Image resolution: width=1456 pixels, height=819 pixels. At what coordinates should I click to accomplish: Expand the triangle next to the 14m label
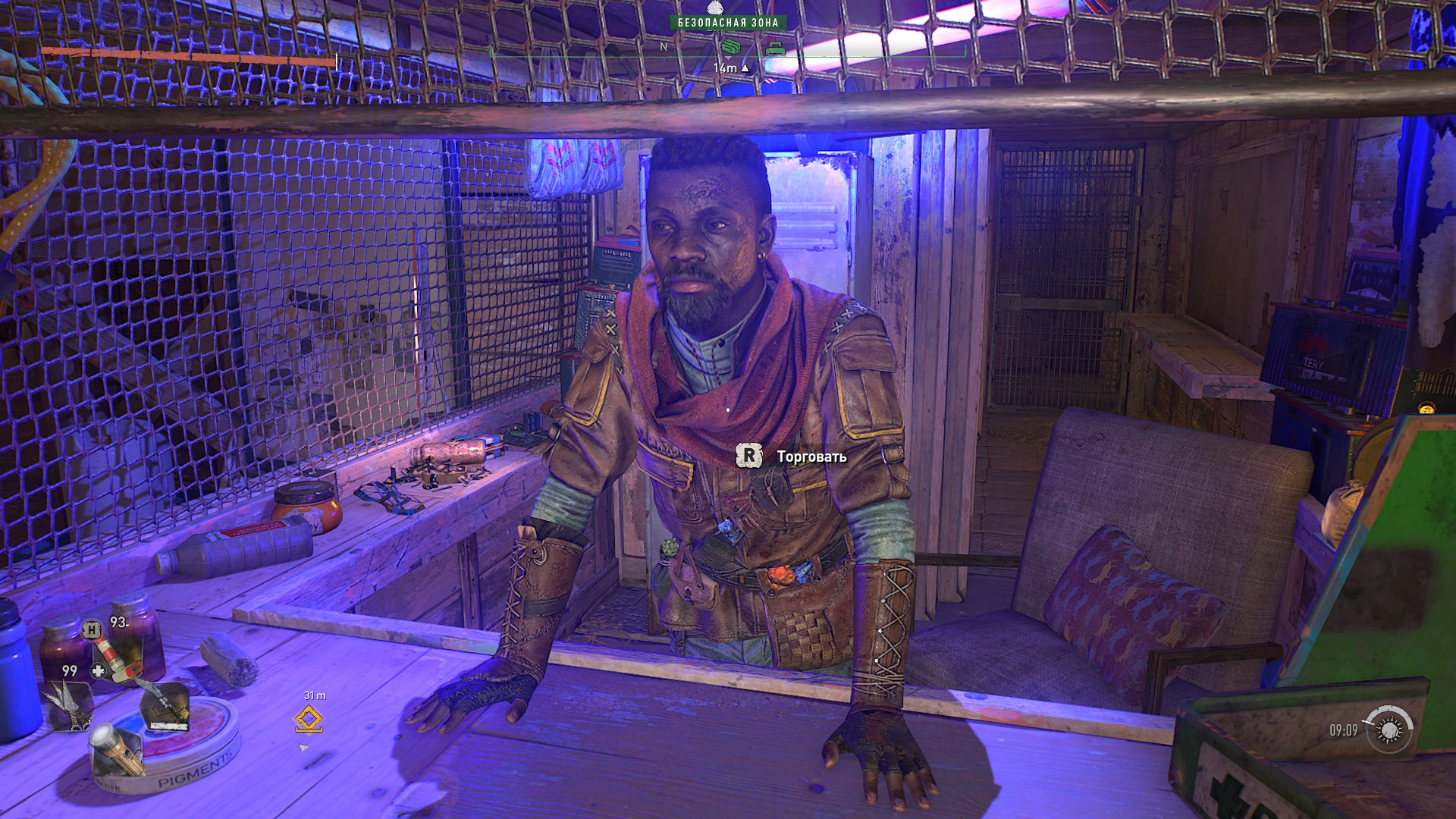(746, 69)
